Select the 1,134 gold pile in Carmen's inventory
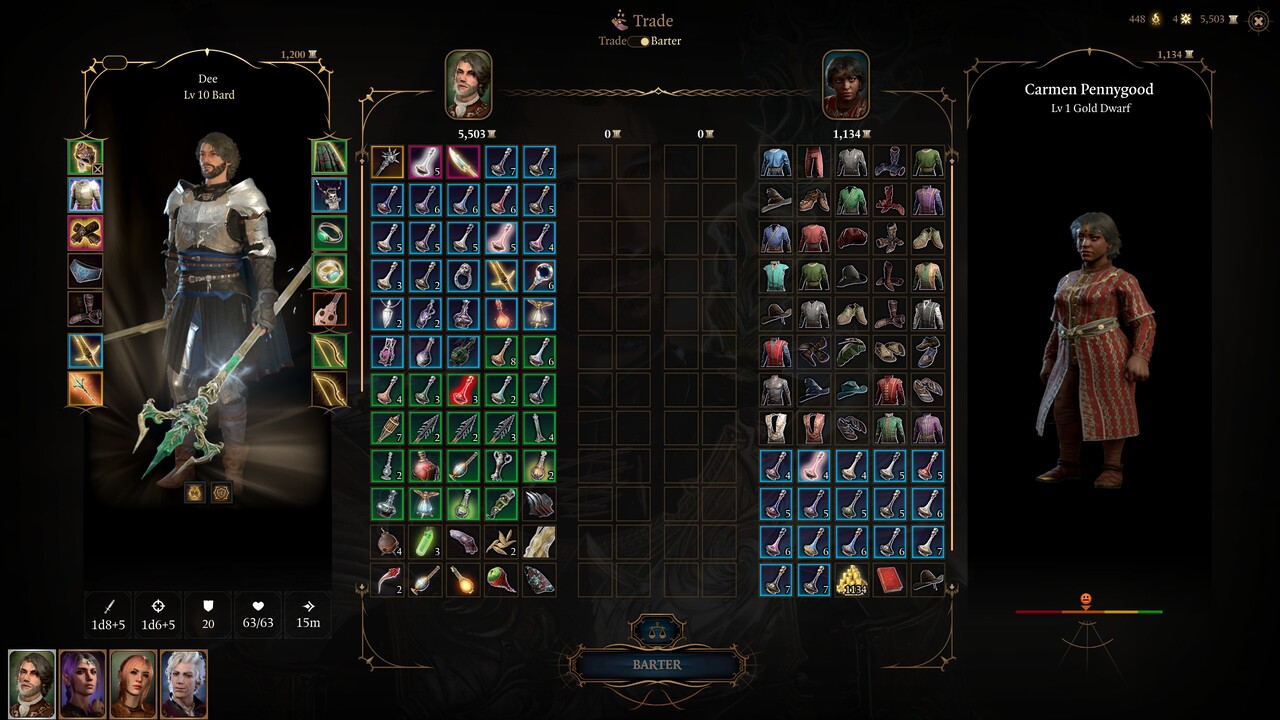Image resolution: width=1280 pixels, height=720 pixels. pos(851,580)
